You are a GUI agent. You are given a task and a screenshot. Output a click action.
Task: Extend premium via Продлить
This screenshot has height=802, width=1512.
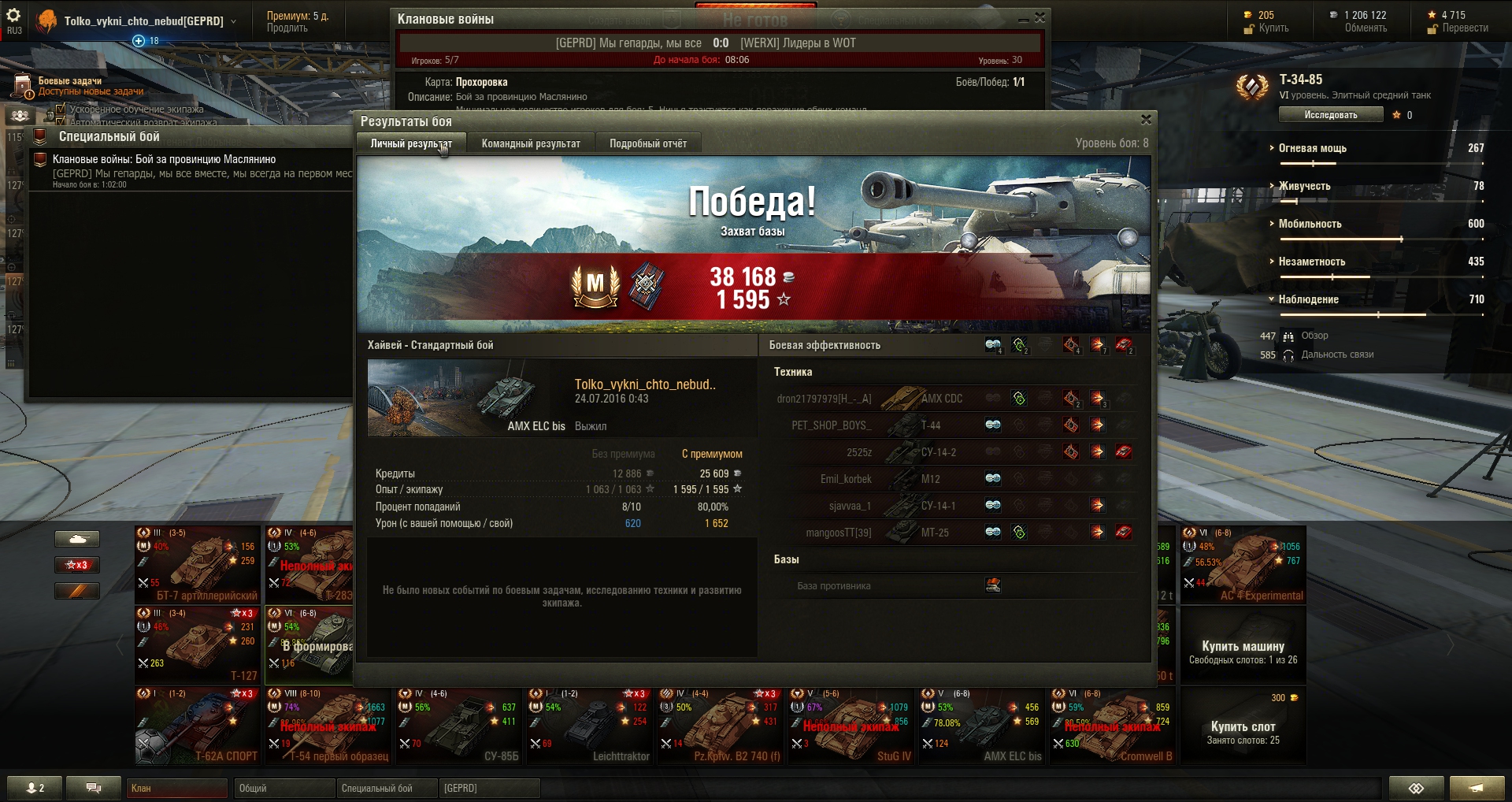point(287,28)
